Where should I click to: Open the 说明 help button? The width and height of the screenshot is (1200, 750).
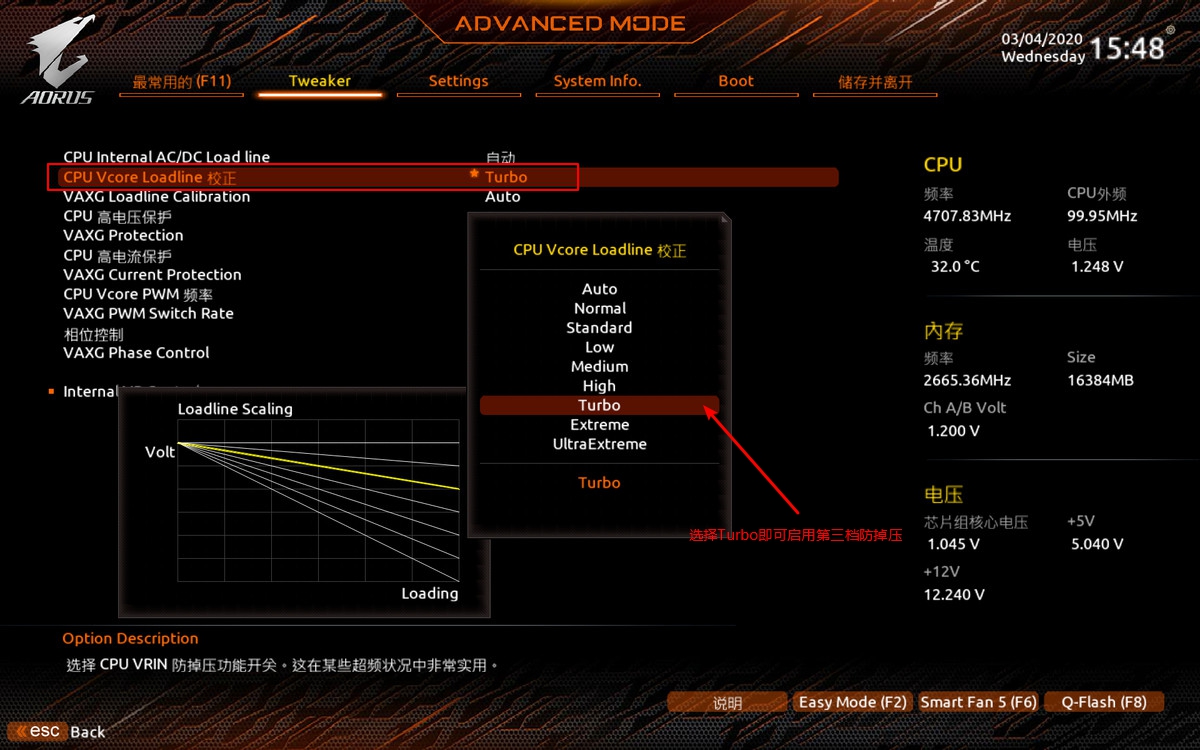point(727,703)
